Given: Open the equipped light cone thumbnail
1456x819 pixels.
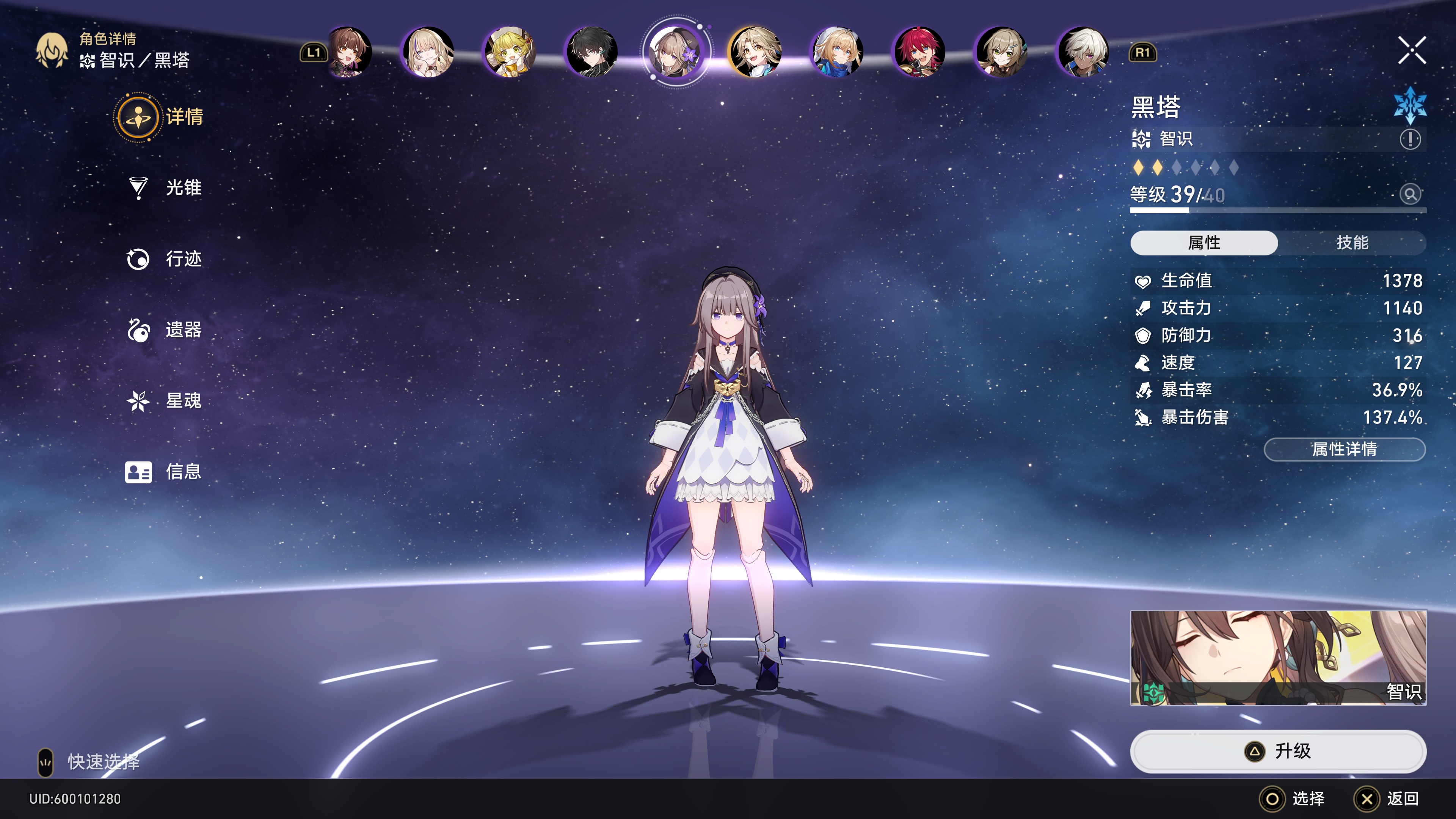Looking at the screenshot, I should click(x=1278, y=657).
